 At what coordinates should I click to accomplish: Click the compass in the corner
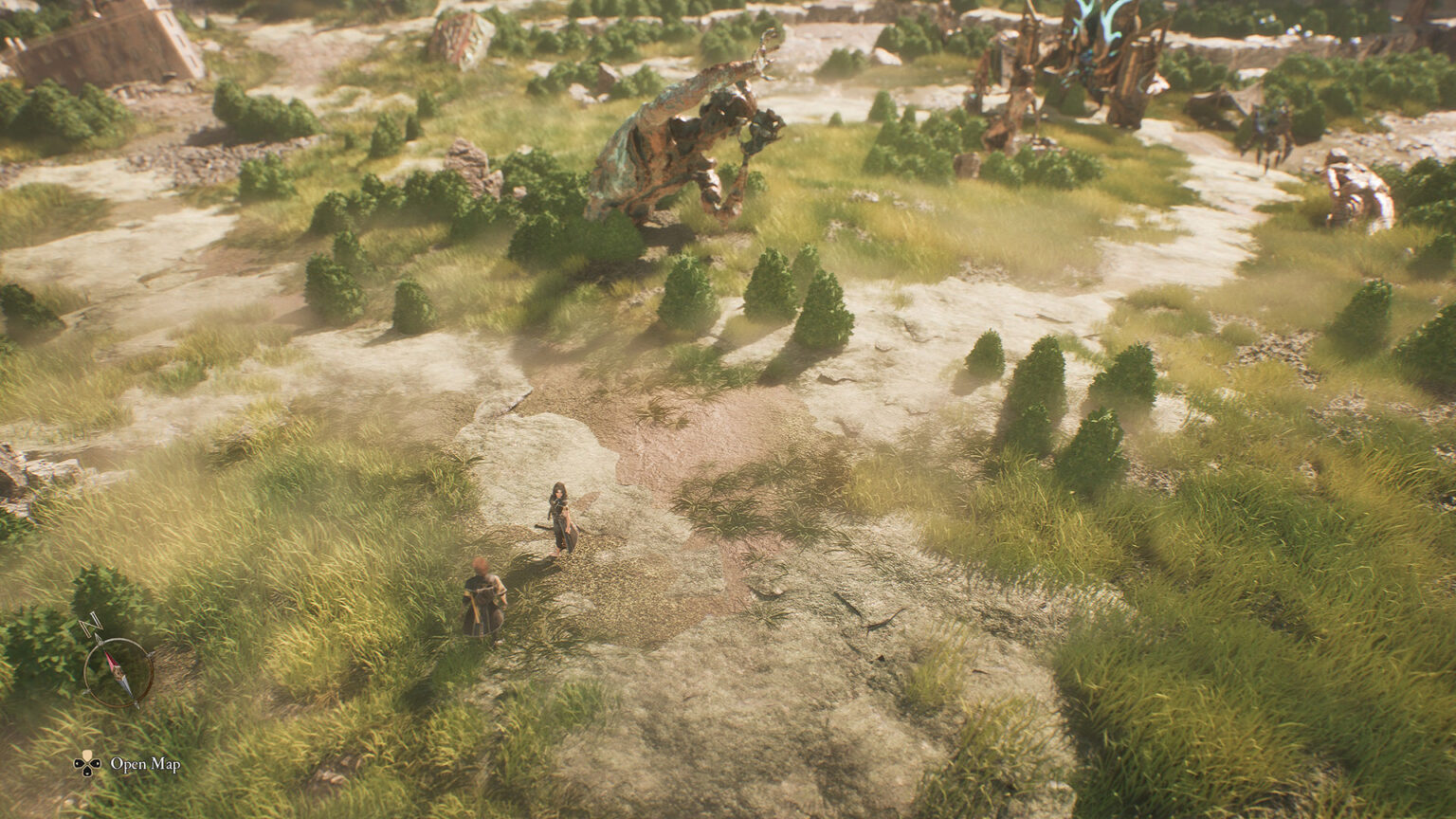[x=118, y=669]
